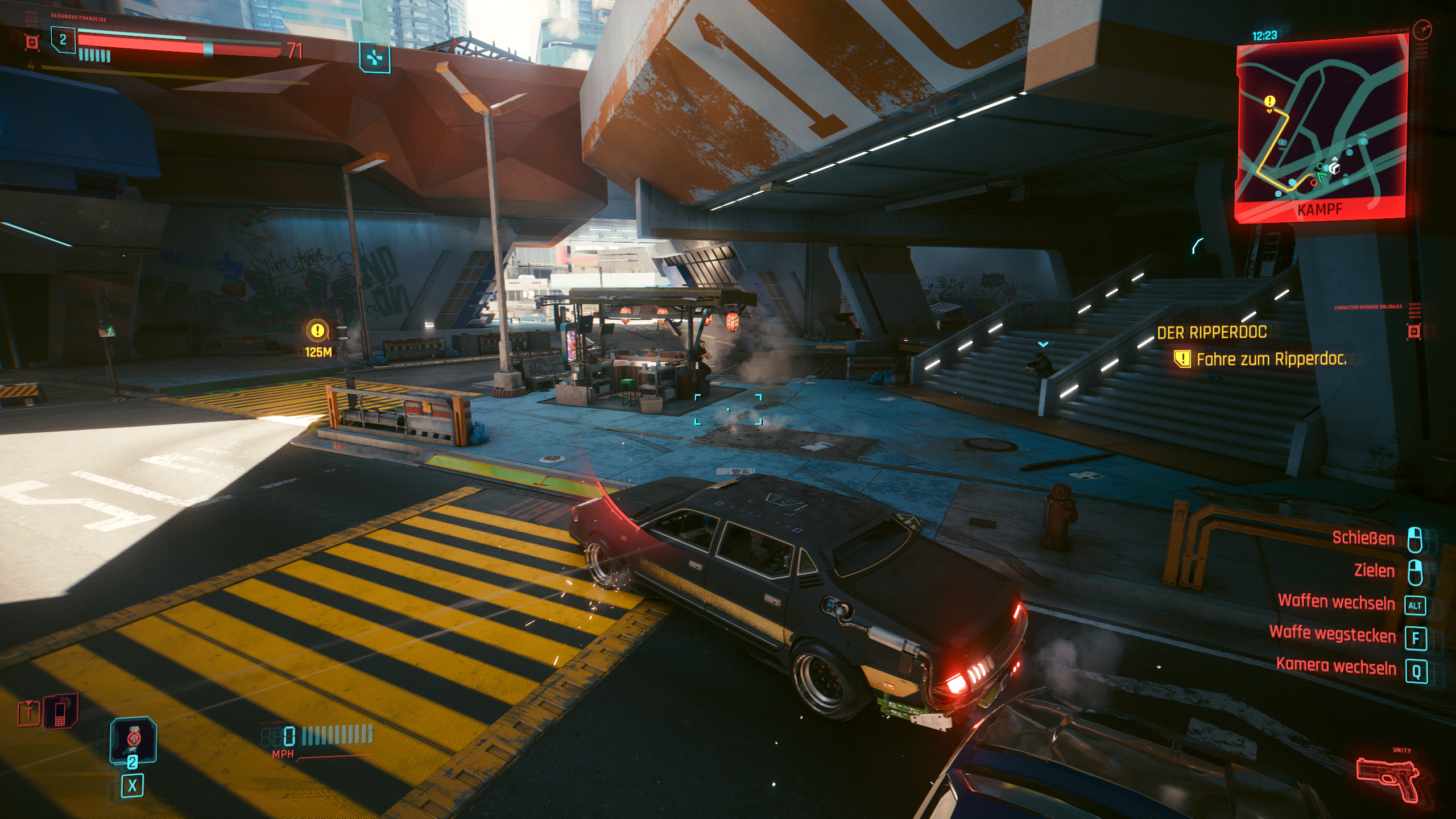The width and height of the screenshot is (1456, 819).
Task: Use the consumable item quick slot
Action: coord(133,739)
